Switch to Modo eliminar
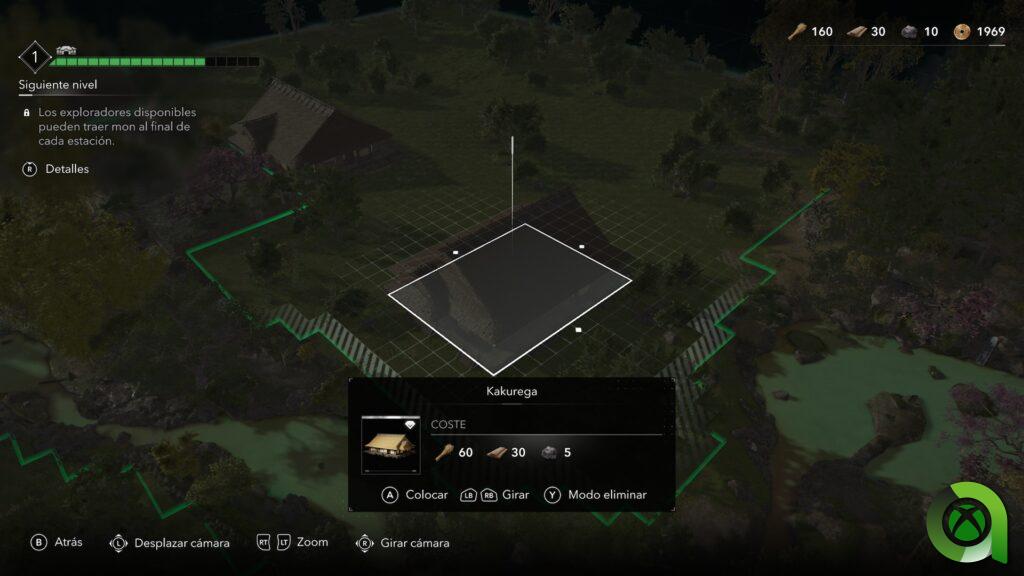The width and height of the screenshot is (1024, 576). coord(596,495)
